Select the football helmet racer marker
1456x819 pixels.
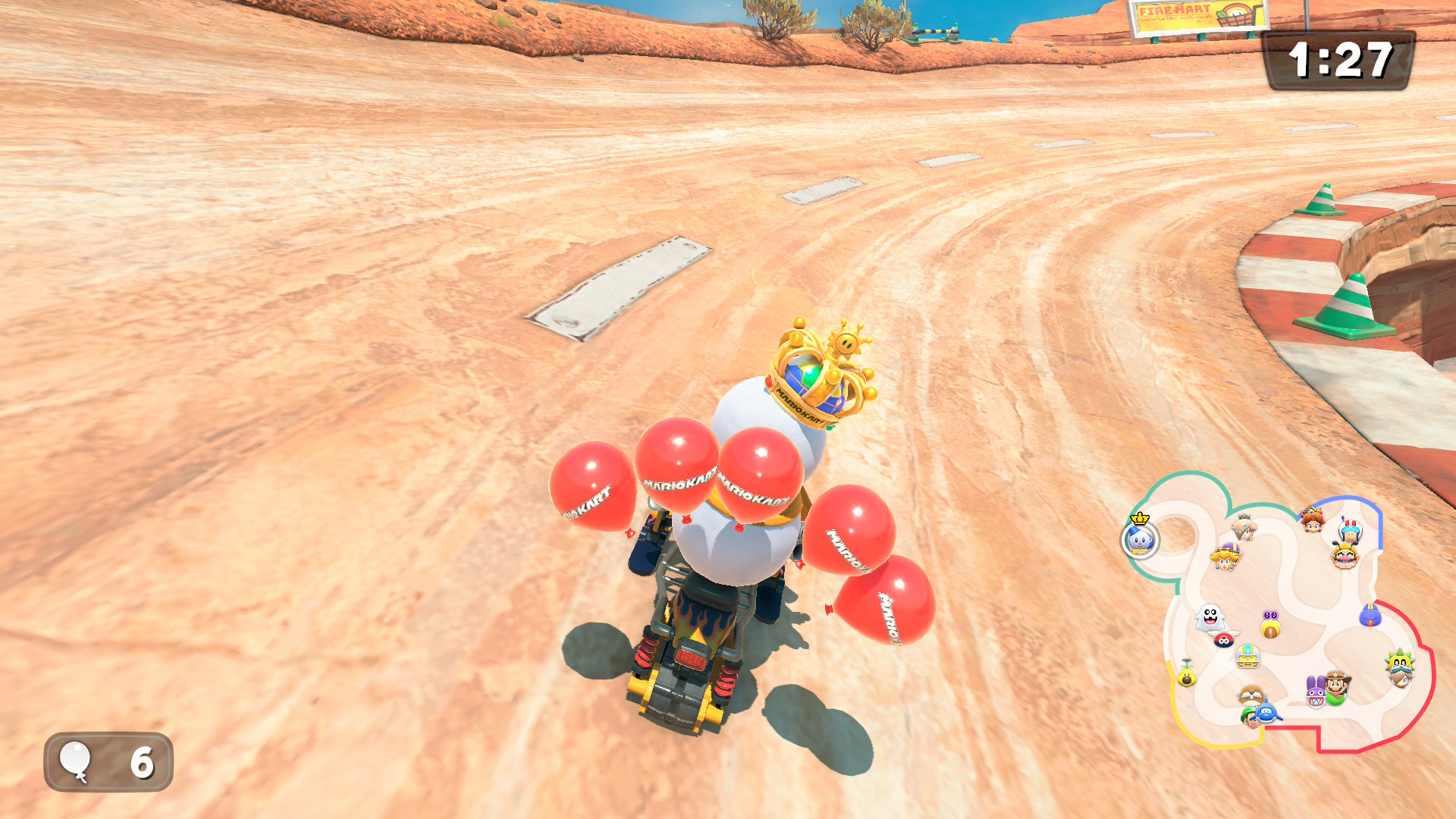pos(1247,656)
